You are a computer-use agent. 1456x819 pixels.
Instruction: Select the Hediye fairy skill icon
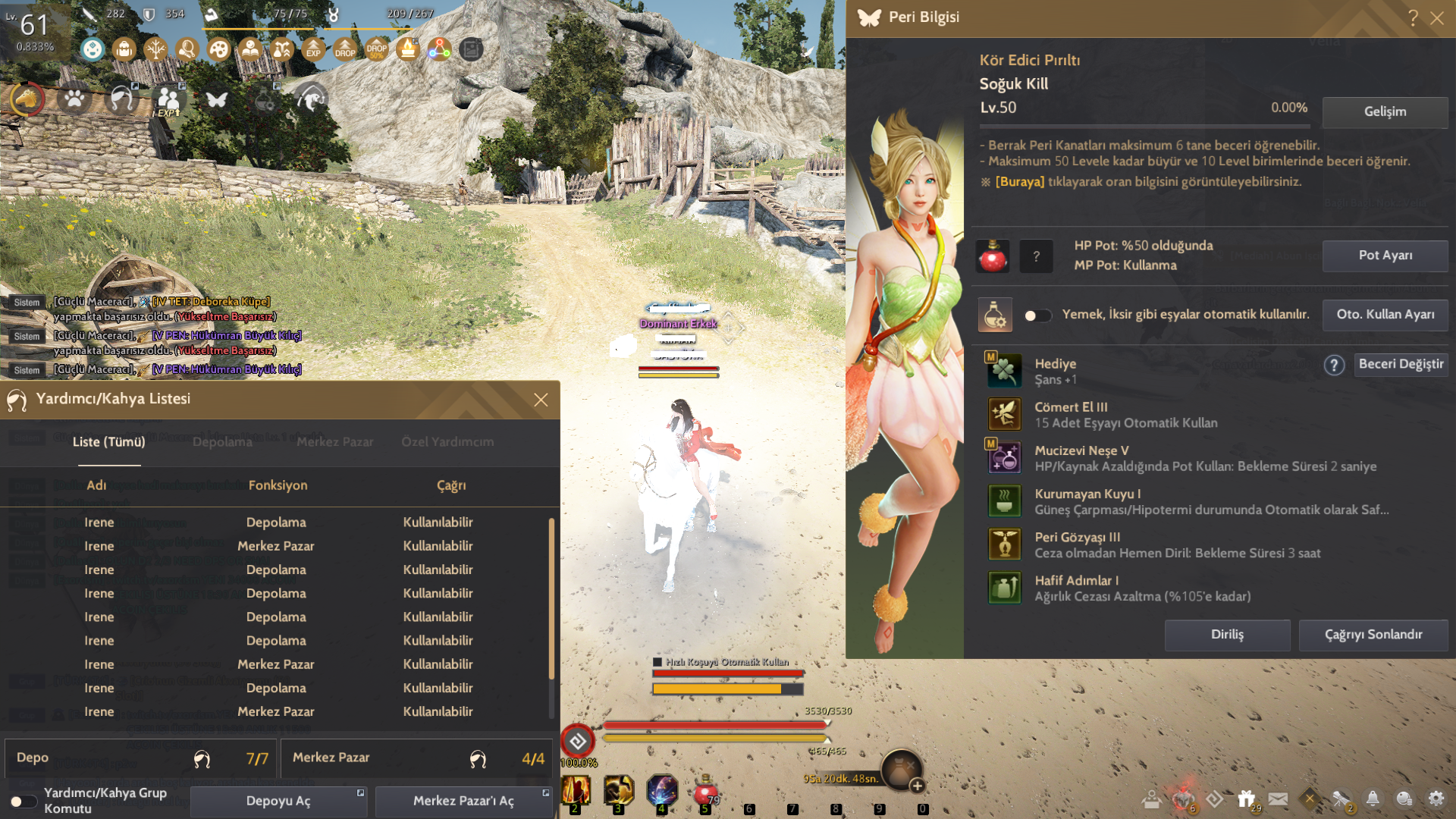point(1004,371)
